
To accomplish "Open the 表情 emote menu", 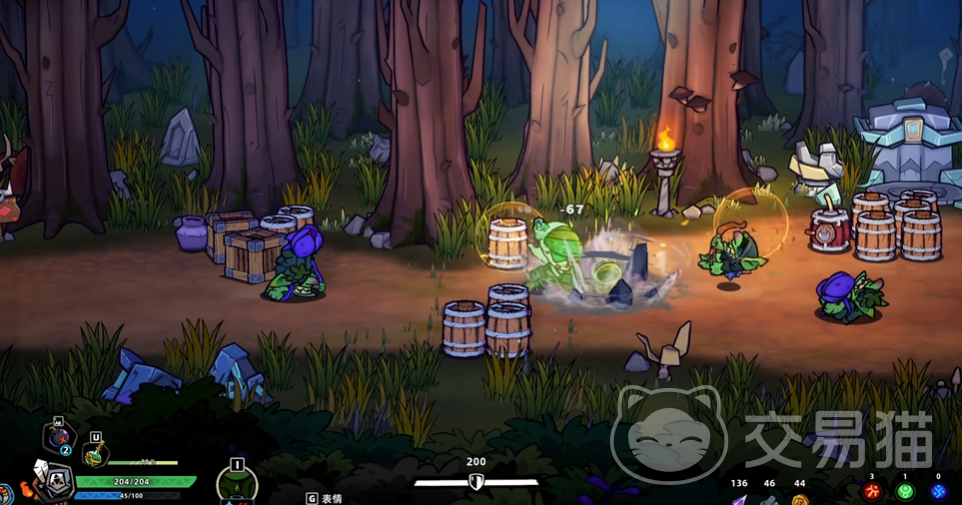I will (325, 498).
